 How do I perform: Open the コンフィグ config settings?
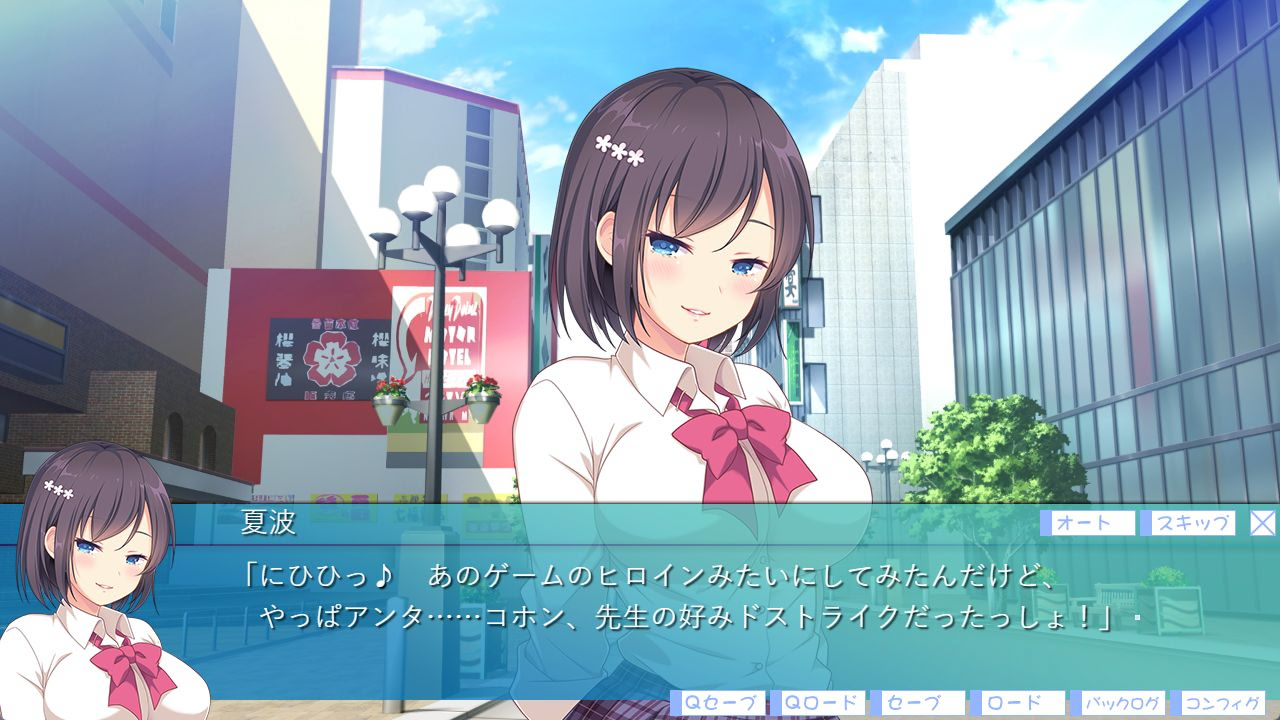1218,703
